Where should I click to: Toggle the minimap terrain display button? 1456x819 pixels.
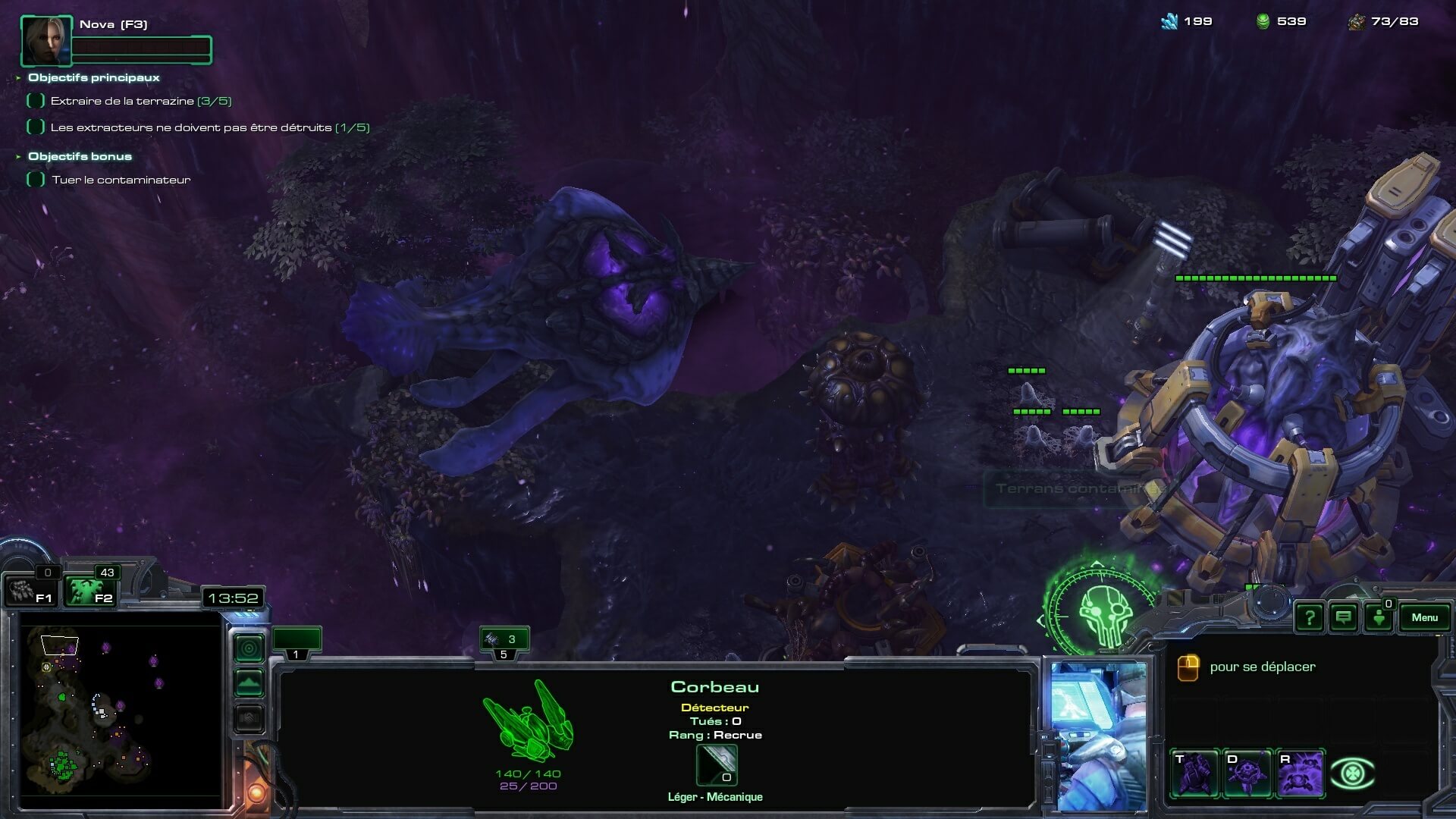click(x=249, y=683)
